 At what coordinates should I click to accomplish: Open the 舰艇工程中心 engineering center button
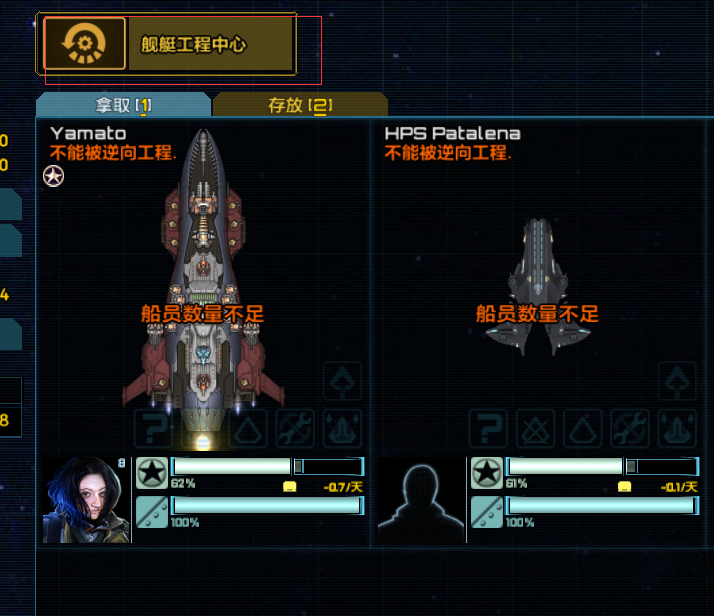tap(167, 44)
